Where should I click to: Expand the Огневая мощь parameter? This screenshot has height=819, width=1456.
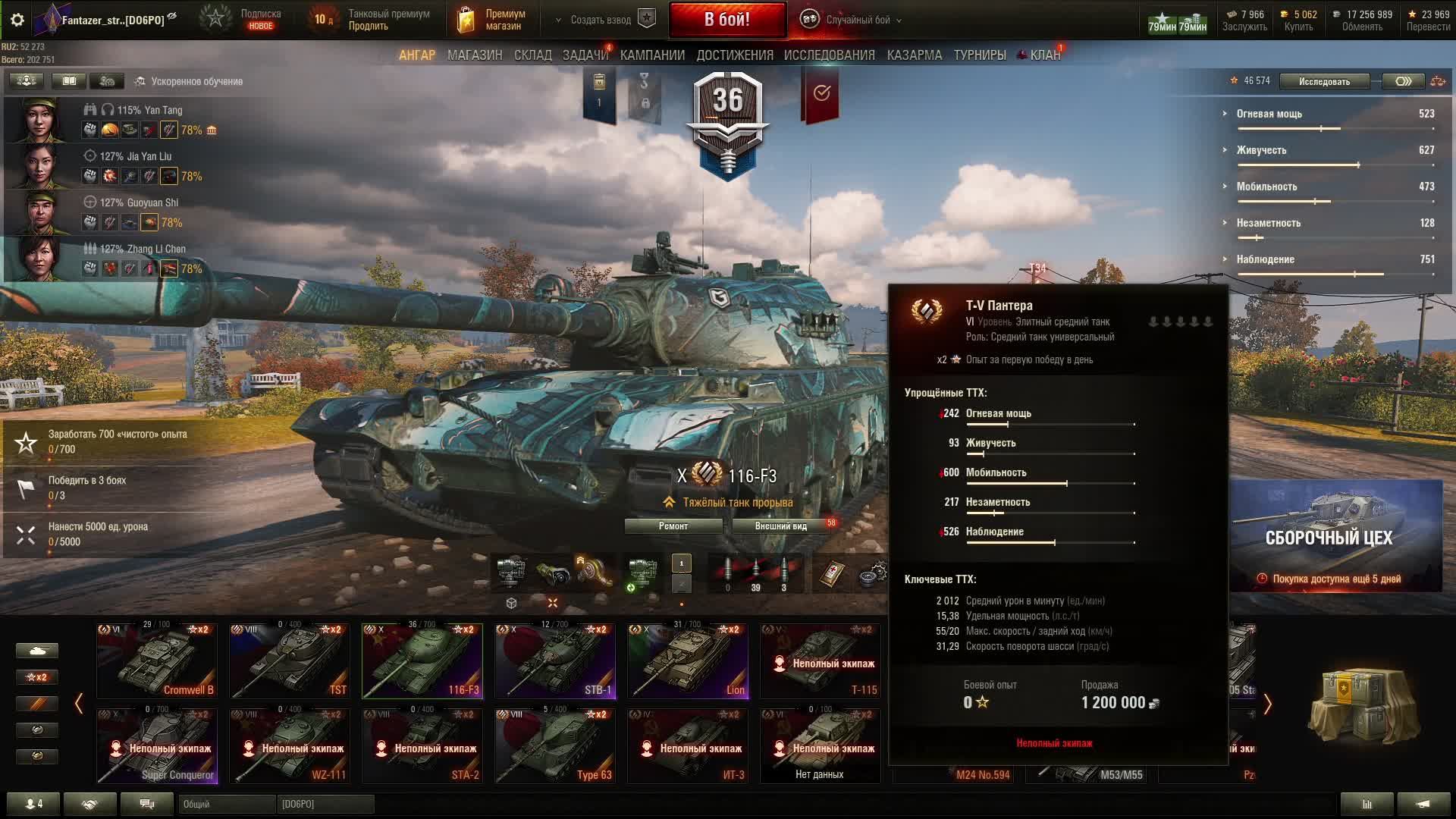[1269, 114]
